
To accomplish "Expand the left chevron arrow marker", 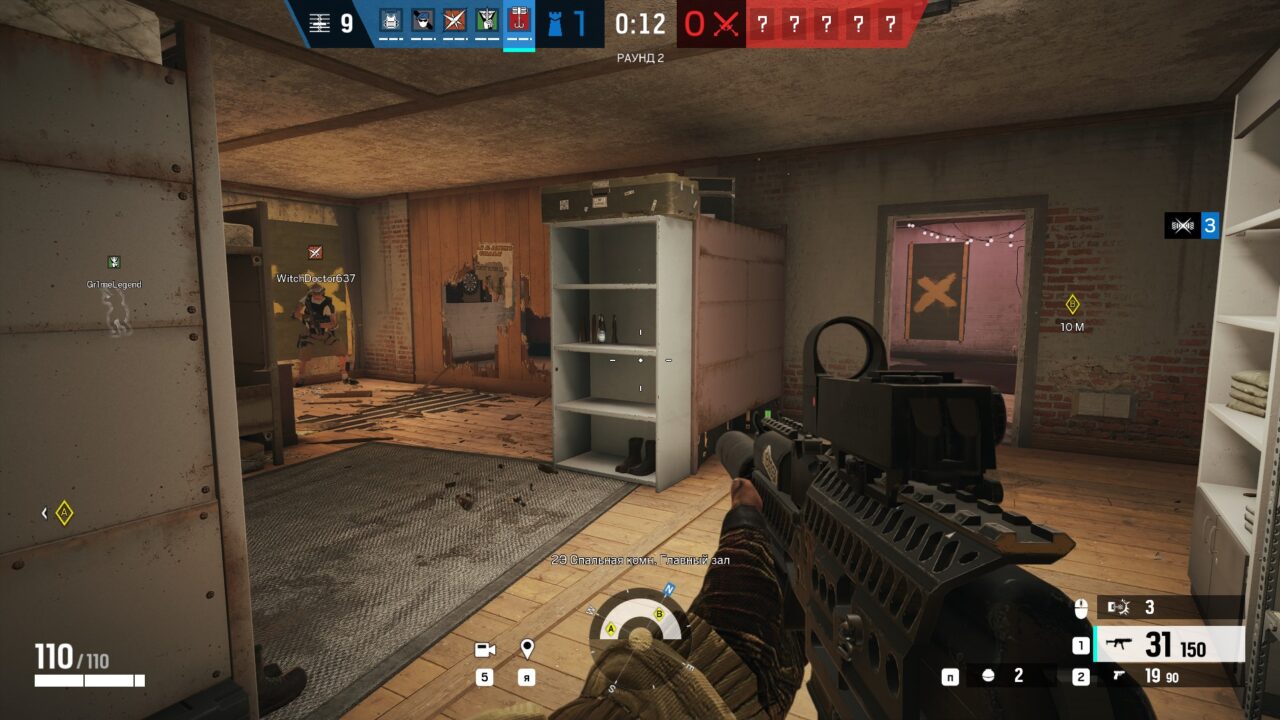I will (x=43, y=511).
